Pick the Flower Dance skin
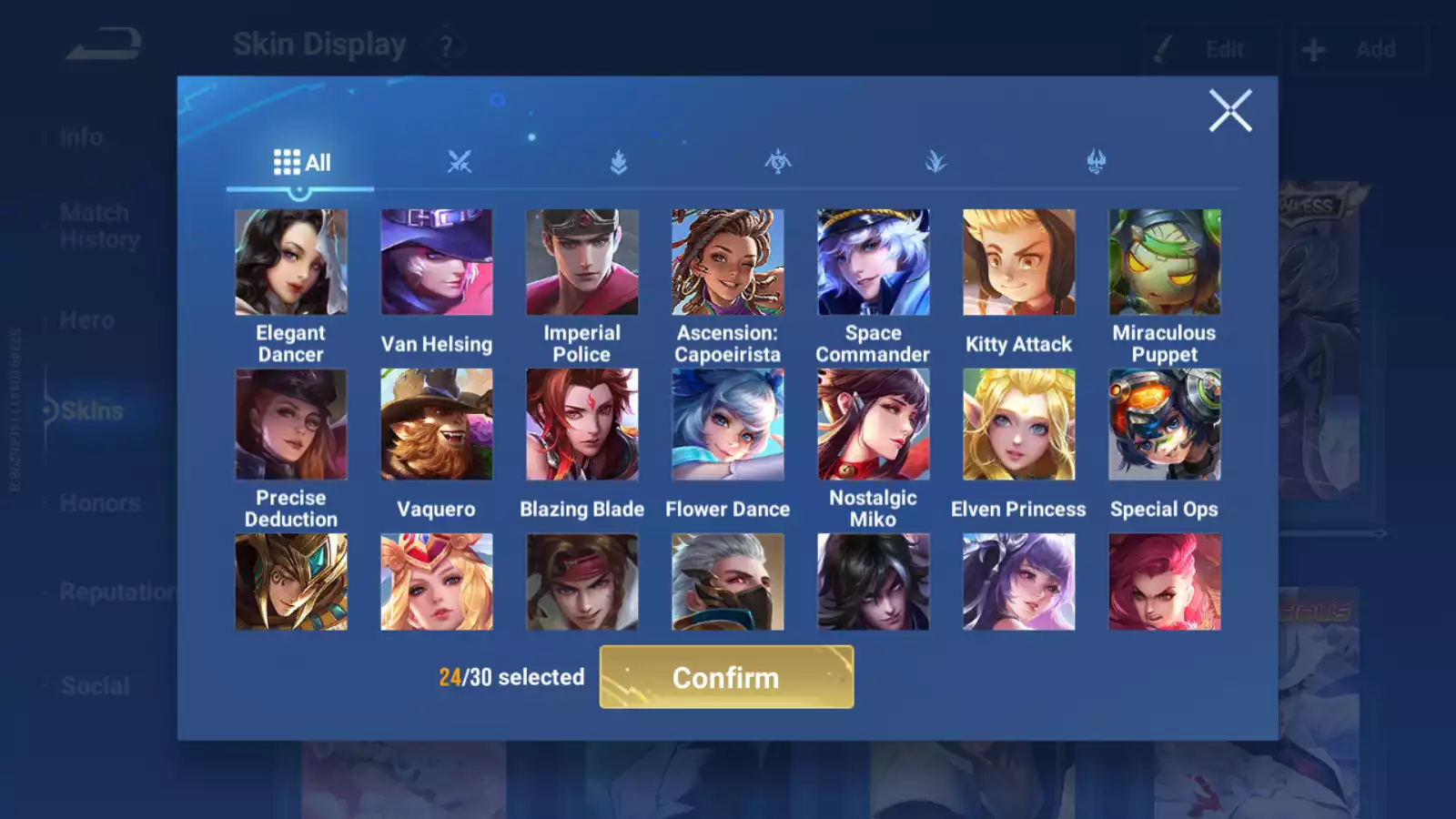This screenshot has height=819, width=1456. point(728,424)
